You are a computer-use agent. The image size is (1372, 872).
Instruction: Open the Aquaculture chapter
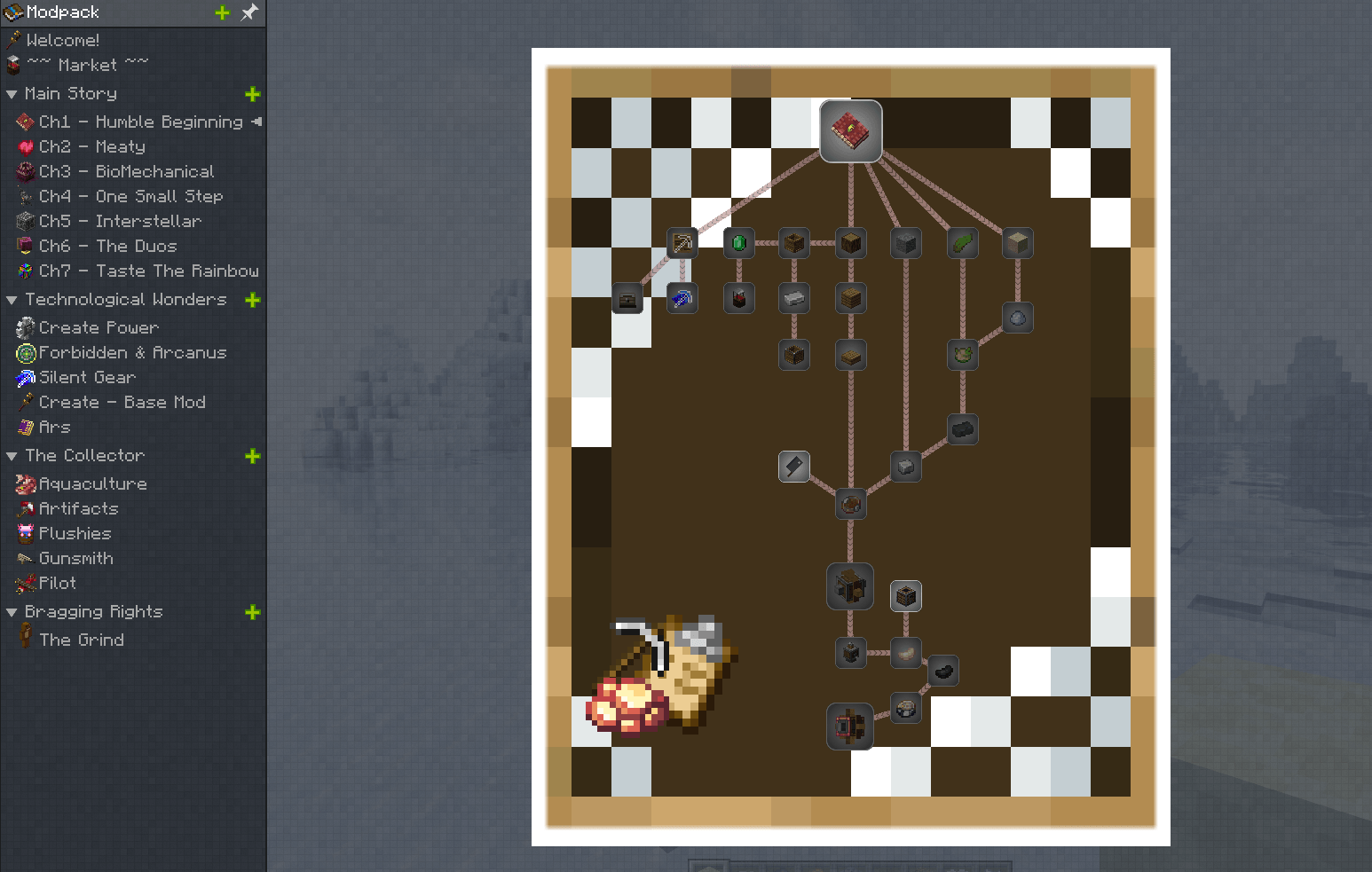click(91, 483)
